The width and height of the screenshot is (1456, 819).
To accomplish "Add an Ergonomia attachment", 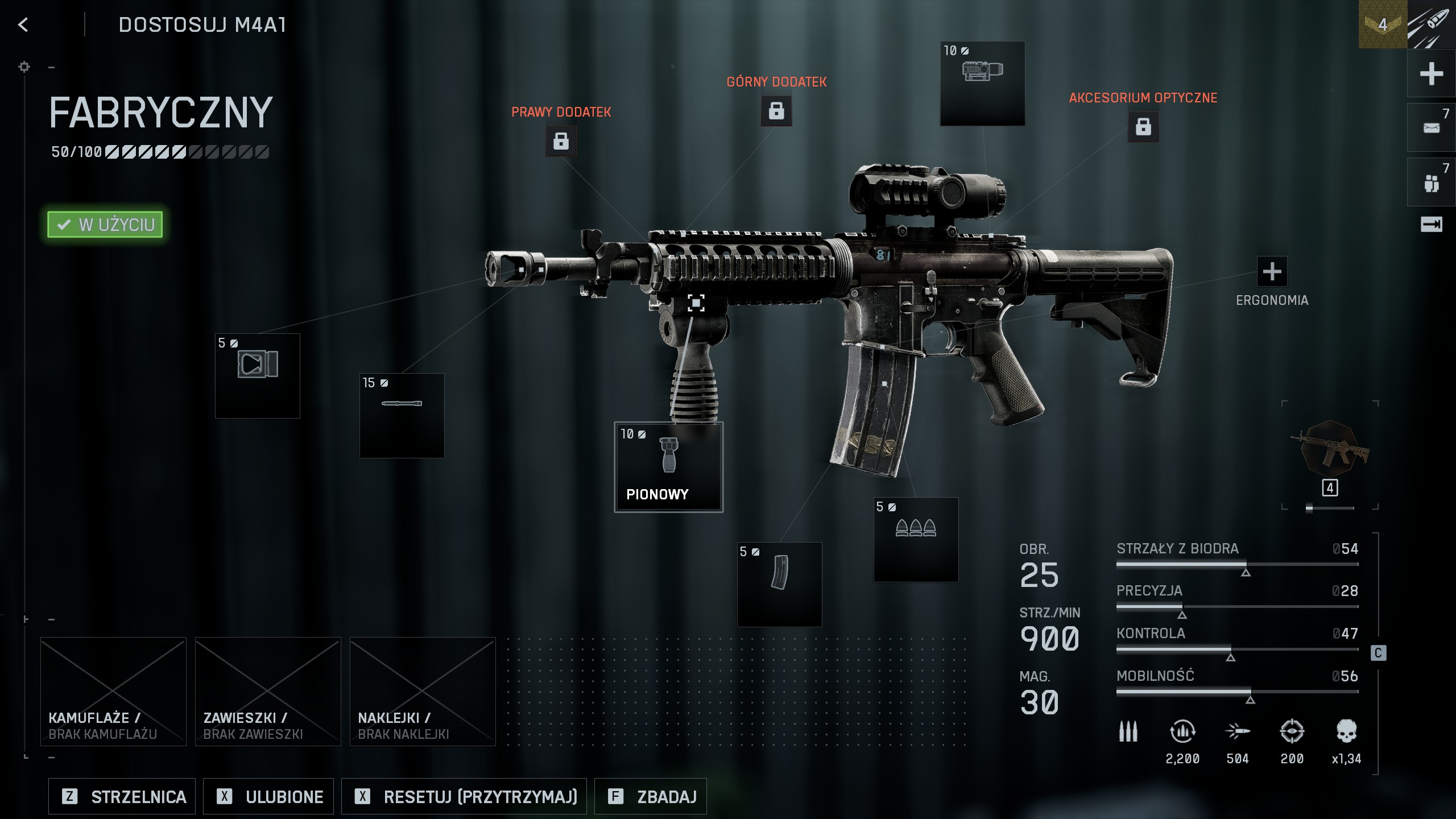I will (1272, 271).
